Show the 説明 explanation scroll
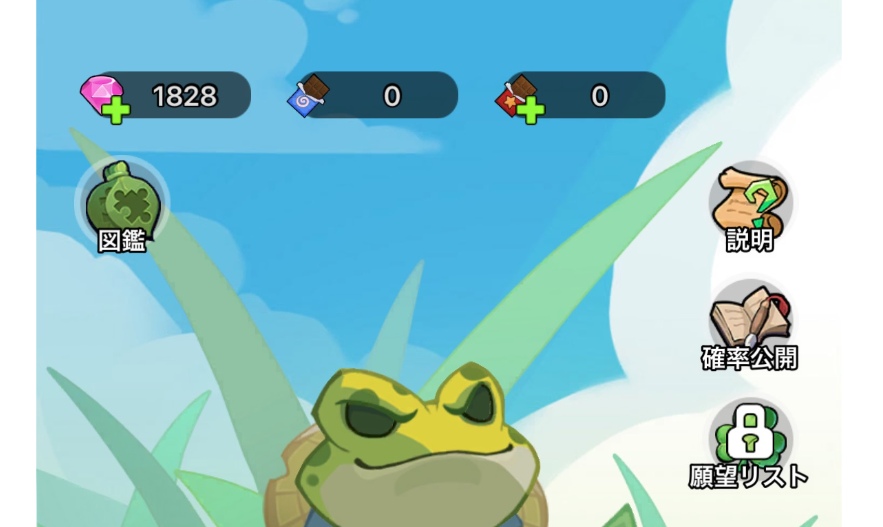Screen dimensions: 883x527 coord(750,204)
